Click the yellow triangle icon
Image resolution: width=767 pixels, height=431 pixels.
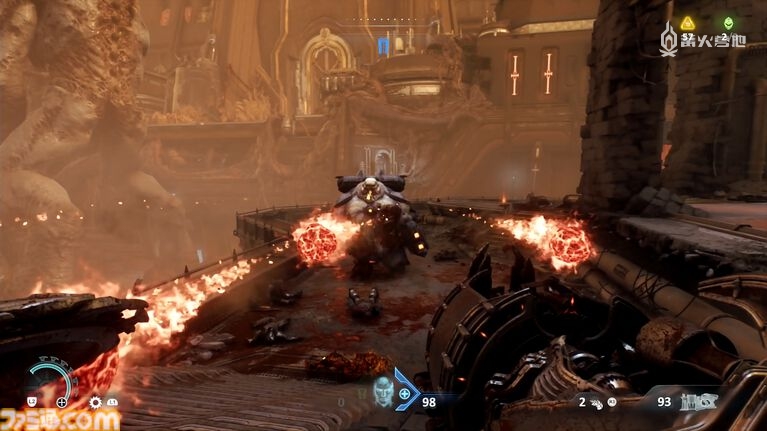point(688,23)
